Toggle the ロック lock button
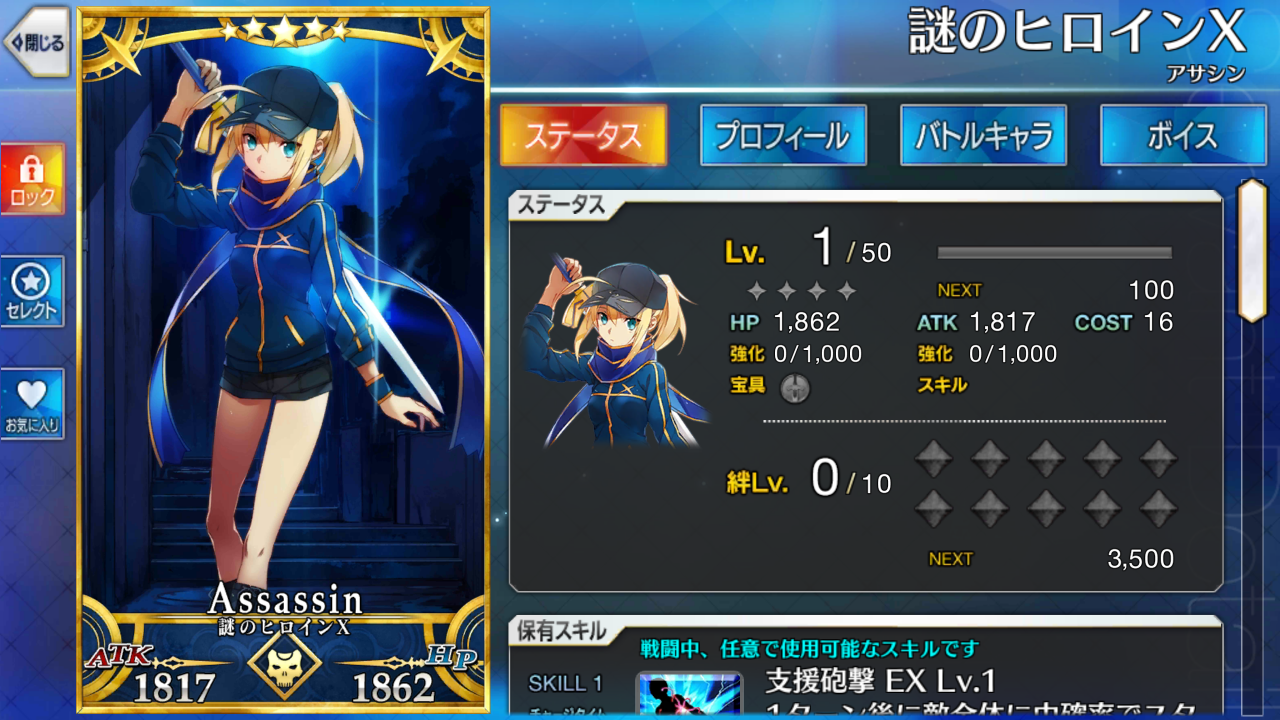The width and height of the screenshot is (1280, 720). 32,180
